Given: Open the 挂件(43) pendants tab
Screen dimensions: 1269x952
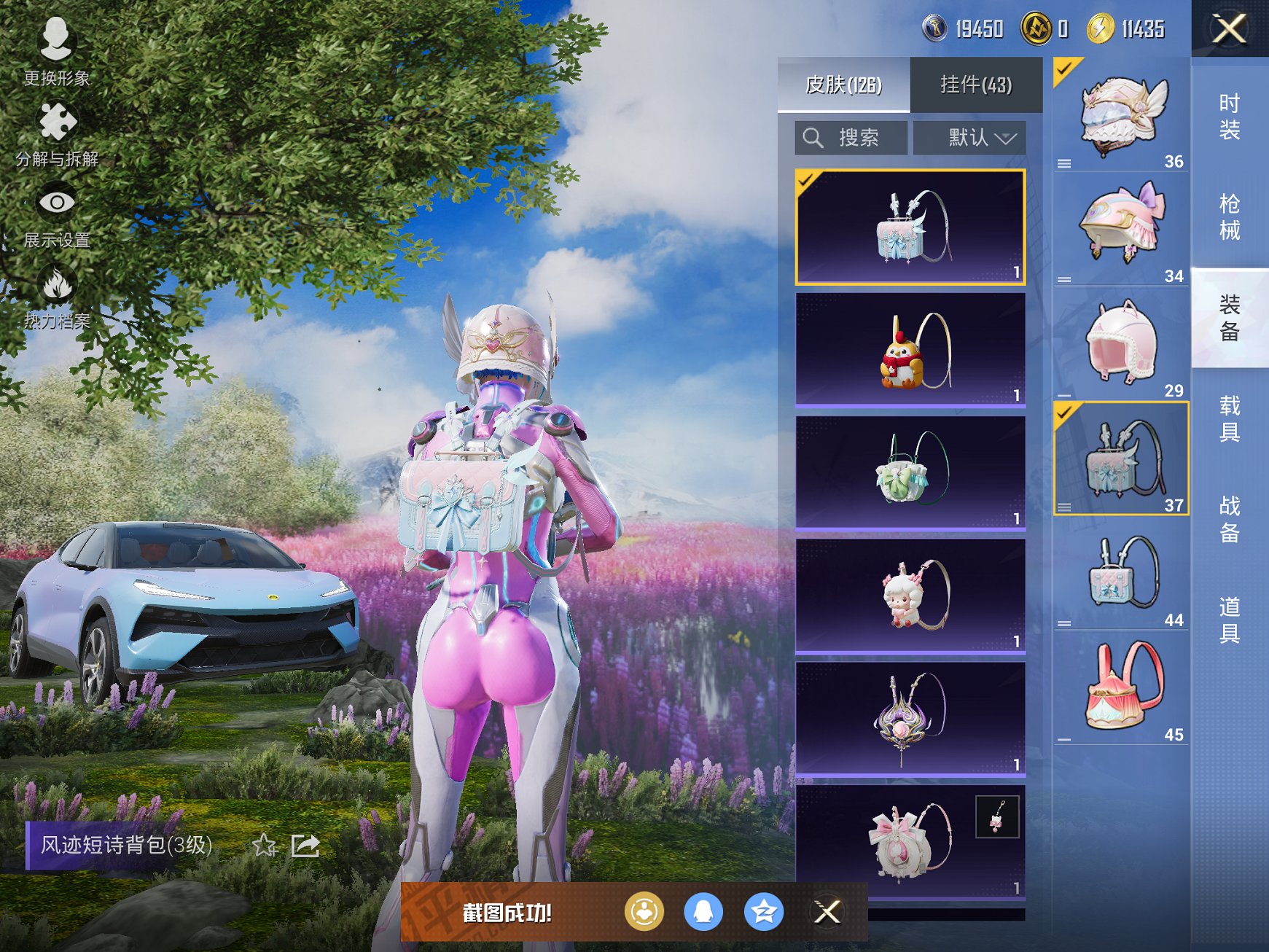Looking at the screenshot, I should (x=976, y=85).
